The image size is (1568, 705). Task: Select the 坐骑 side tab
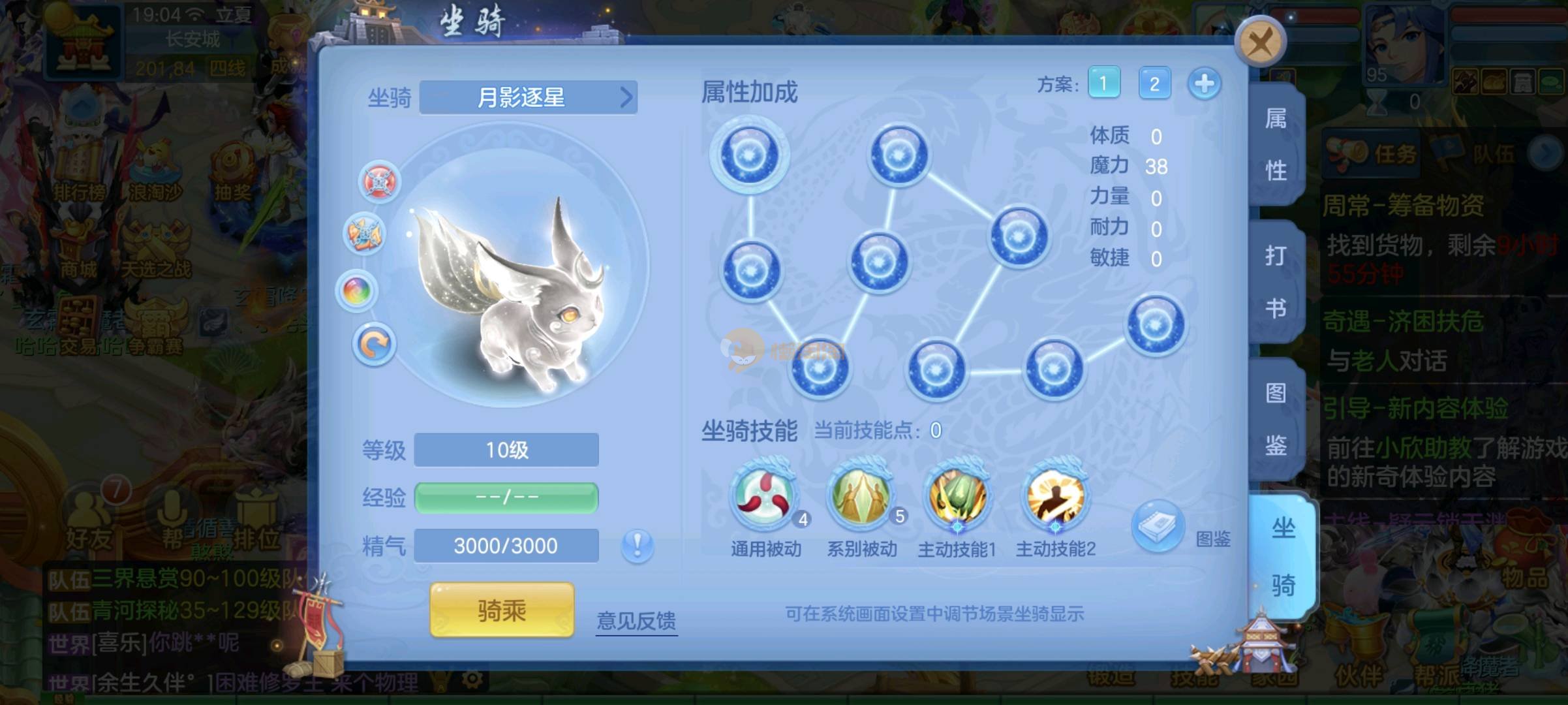click(x=1282, y=556)
